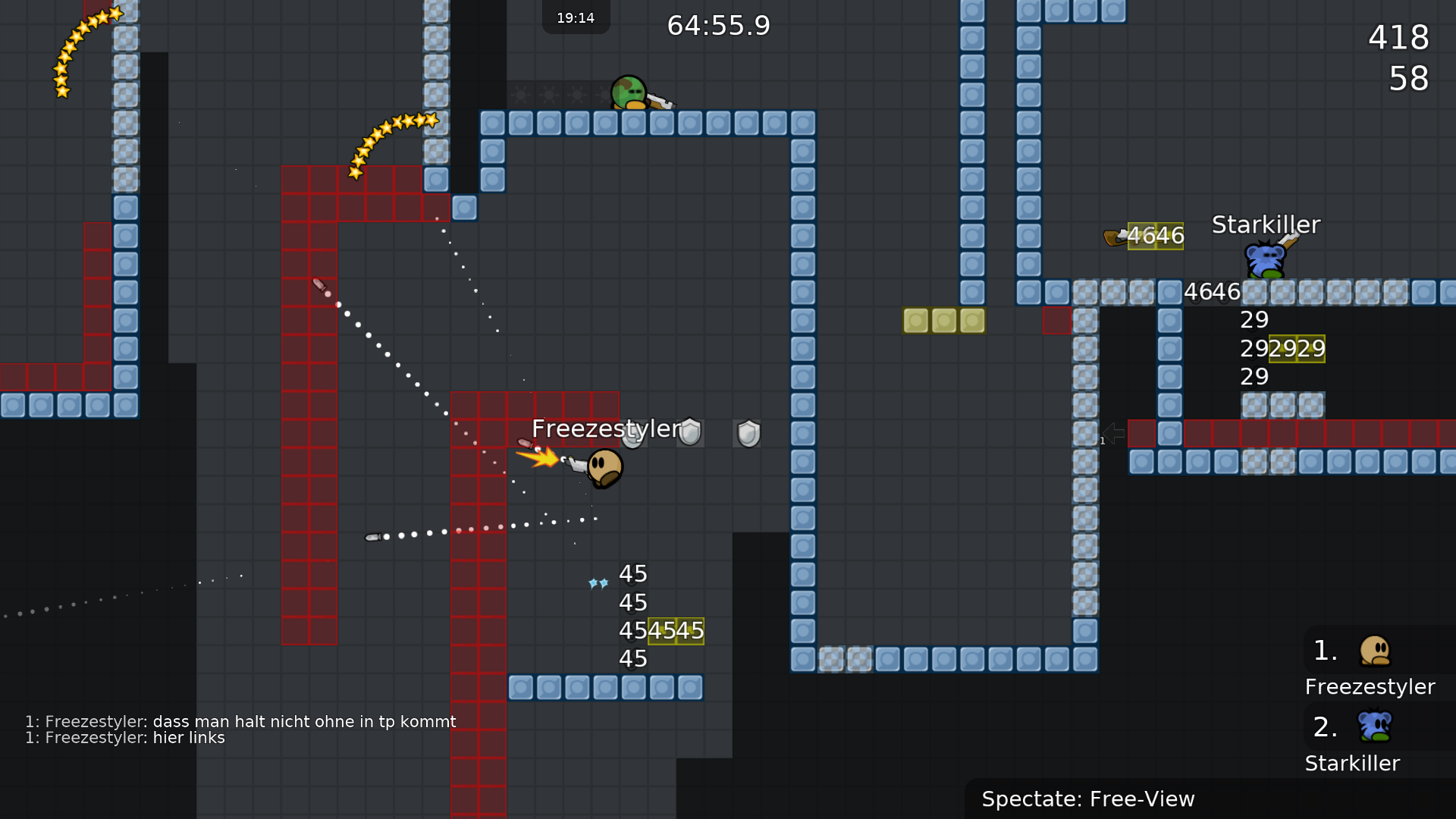Screen dimensions: 1456x819
Task: Click the row of three yellow pickup blocks
Action: coord(943,320)
